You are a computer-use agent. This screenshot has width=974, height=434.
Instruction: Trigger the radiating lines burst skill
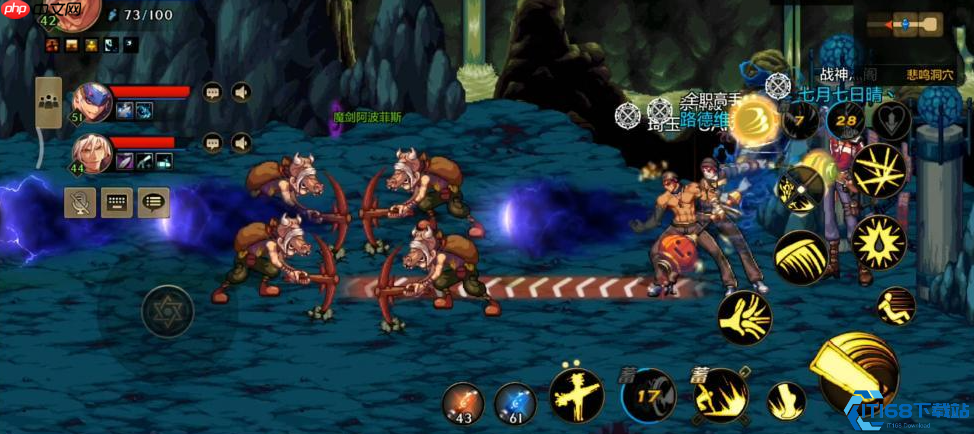(x=878, y=170)
